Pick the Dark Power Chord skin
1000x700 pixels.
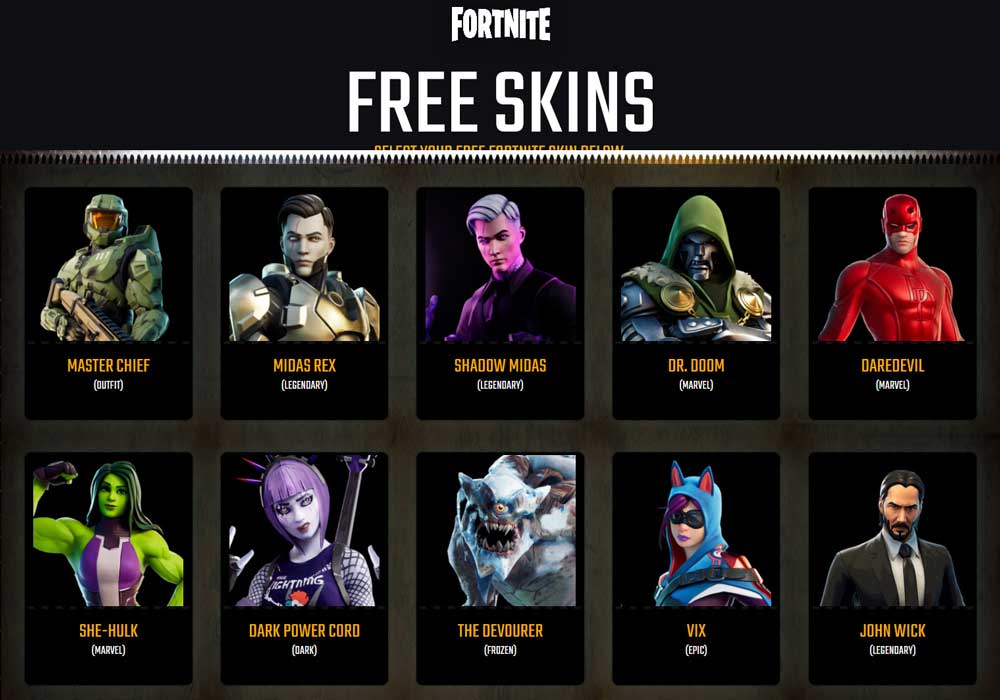(x=304, y=568)
